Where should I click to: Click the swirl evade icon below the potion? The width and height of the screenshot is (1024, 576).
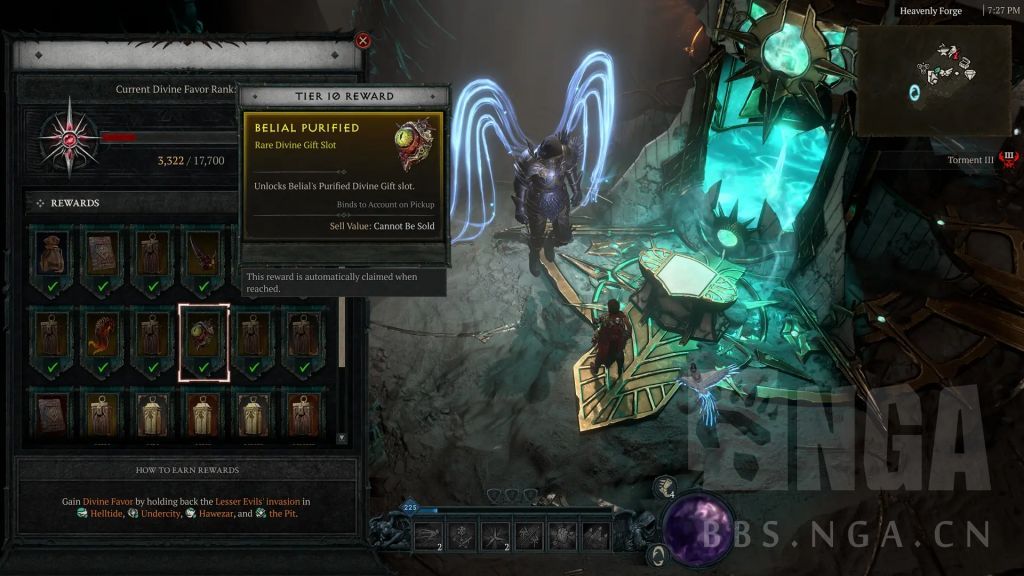click(657, 553)
